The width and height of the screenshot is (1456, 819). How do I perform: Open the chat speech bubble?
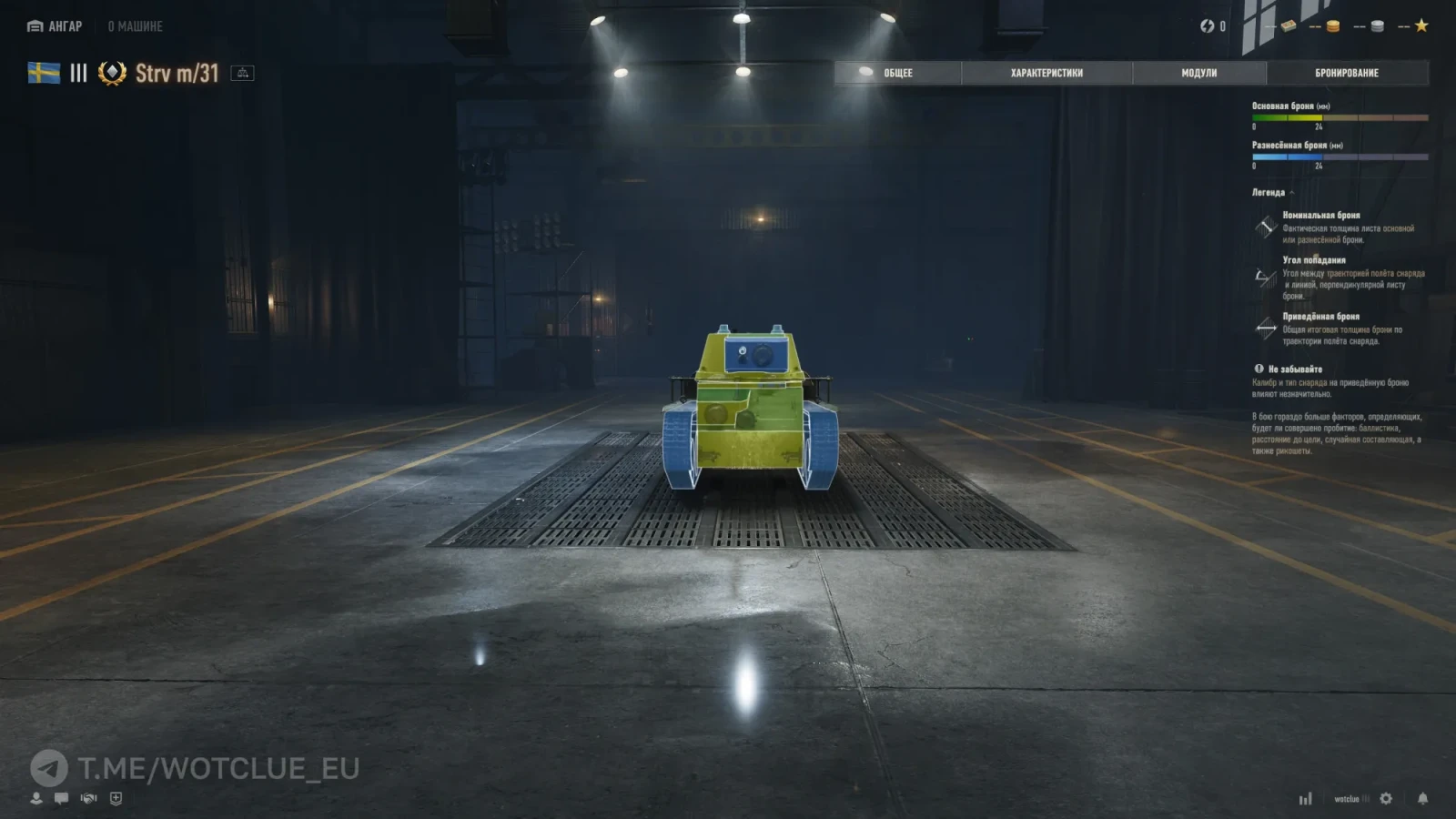[x=61, y=798]
